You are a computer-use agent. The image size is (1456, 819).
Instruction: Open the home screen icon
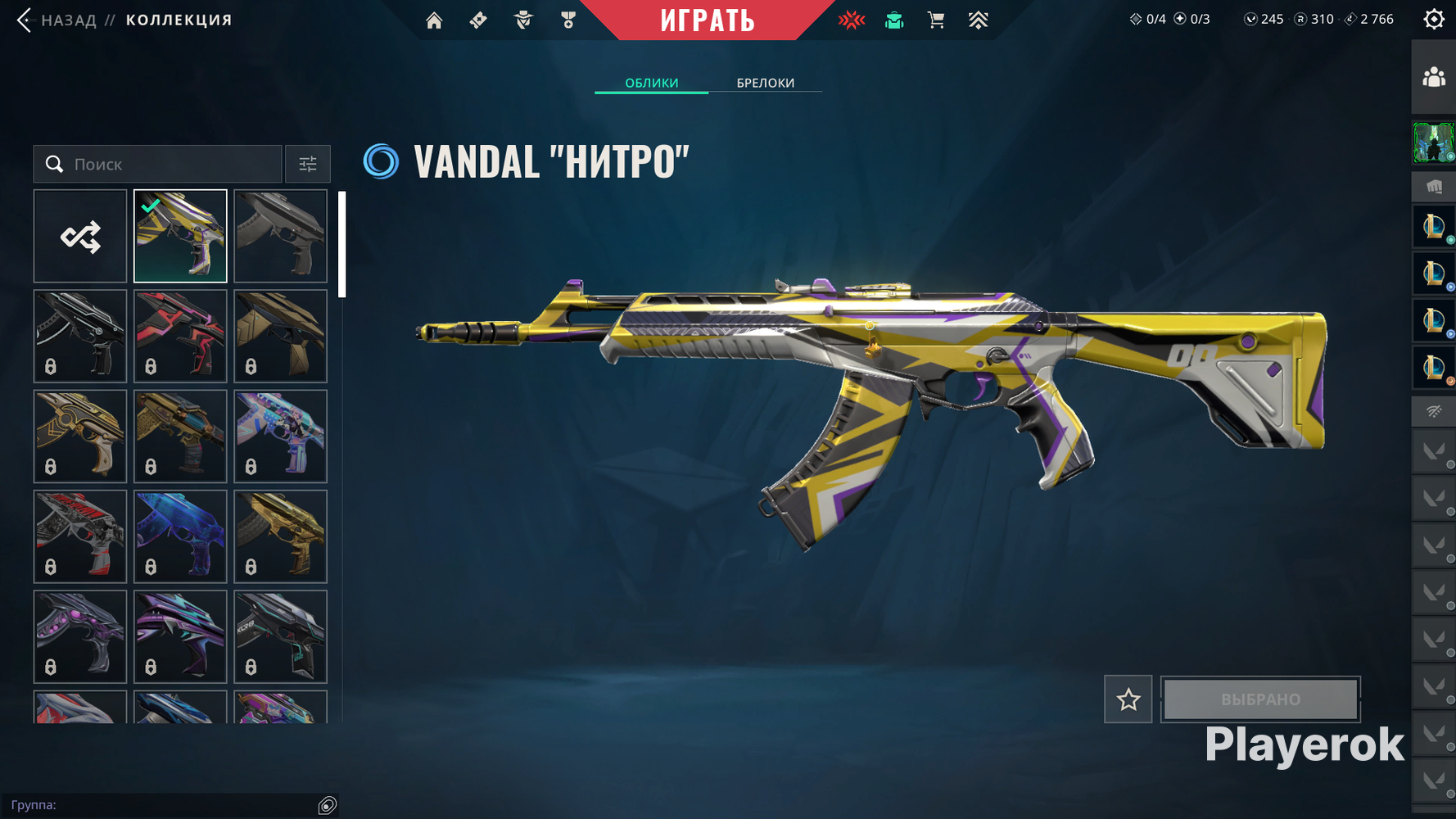(x=434, y=20)
